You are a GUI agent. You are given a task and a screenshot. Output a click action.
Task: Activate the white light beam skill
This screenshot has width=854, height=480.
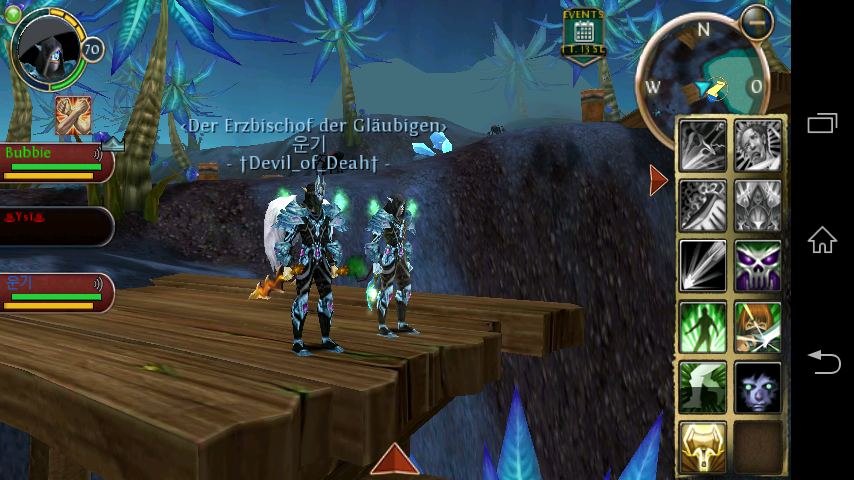coord(703,266)
